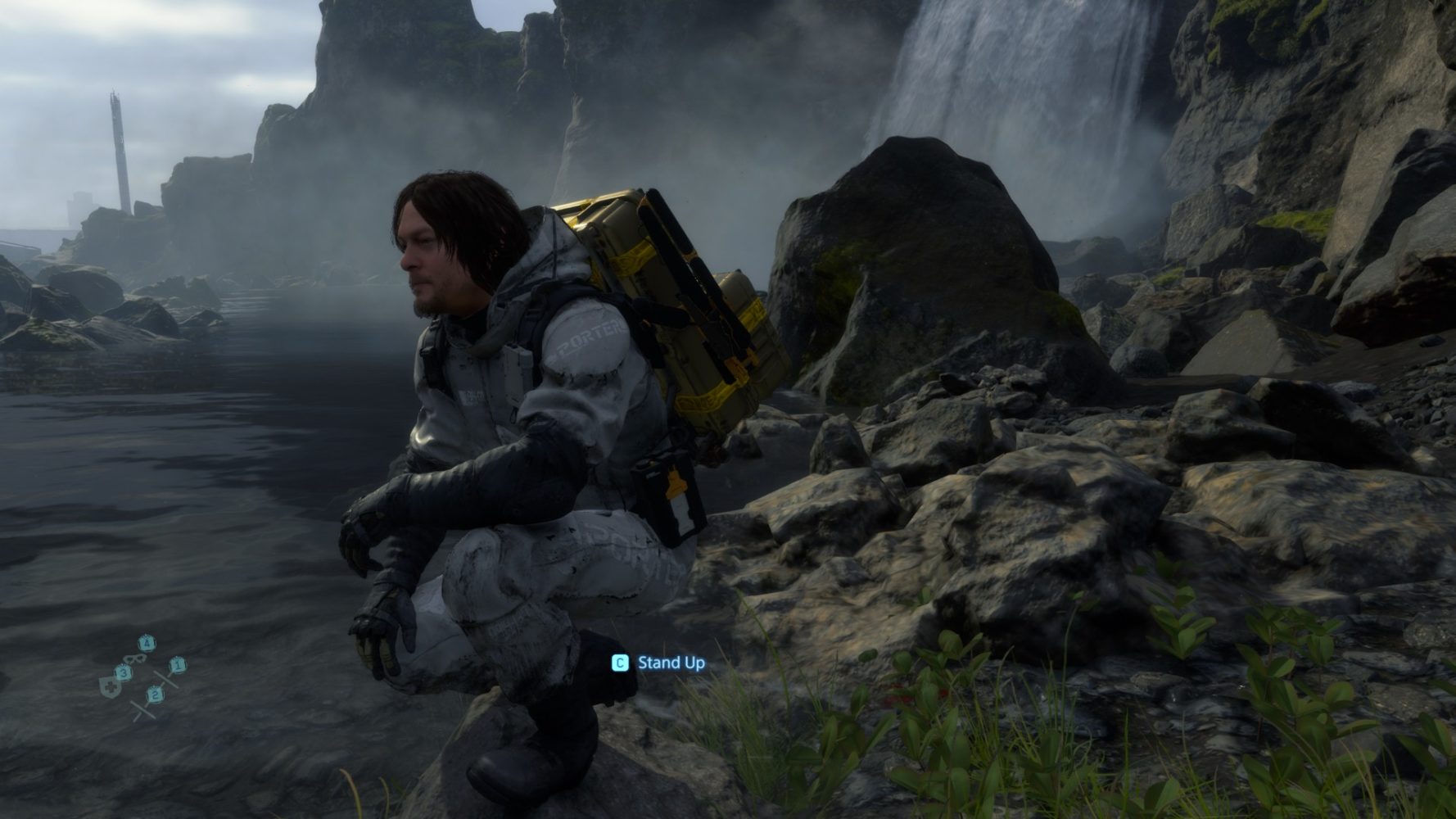The width and height of the screenshot is (1456, 819).
Task: Select item slot 1 in the equipment HUD
Action: coord(179,667)
